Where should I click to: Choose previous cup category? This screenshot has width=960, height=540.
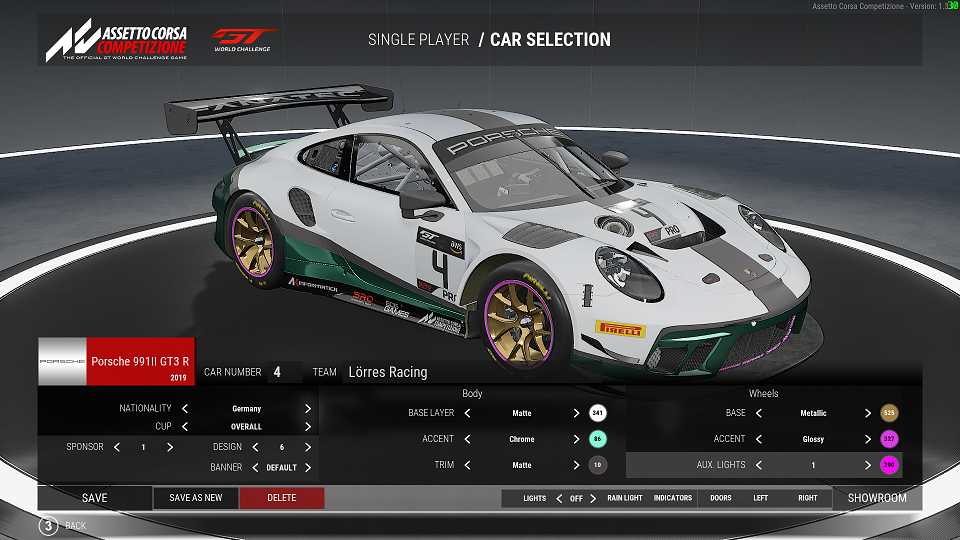pyautogui.click(x=185, y=427)
